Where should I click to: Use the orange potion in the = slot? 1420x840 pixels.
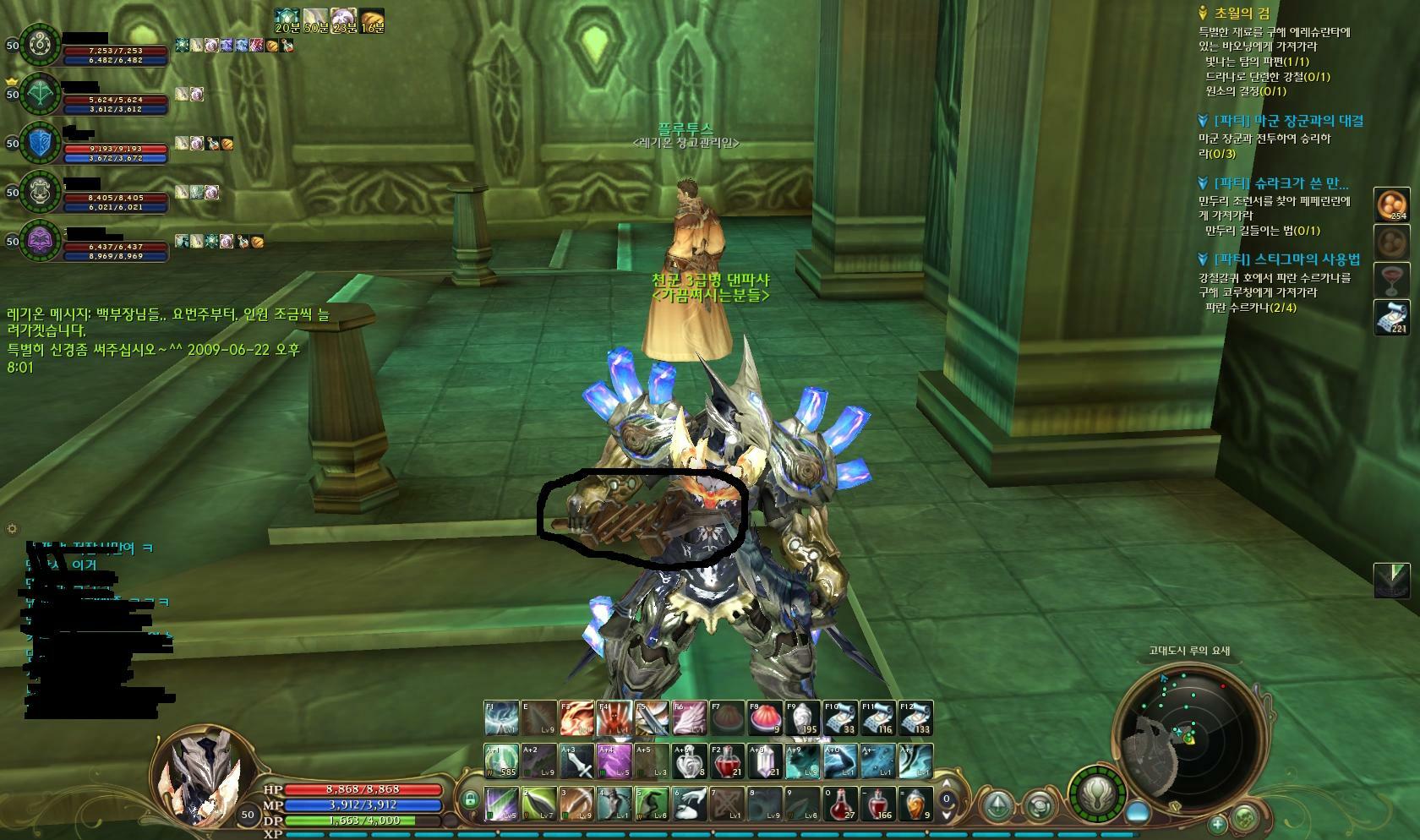point(916,804)
